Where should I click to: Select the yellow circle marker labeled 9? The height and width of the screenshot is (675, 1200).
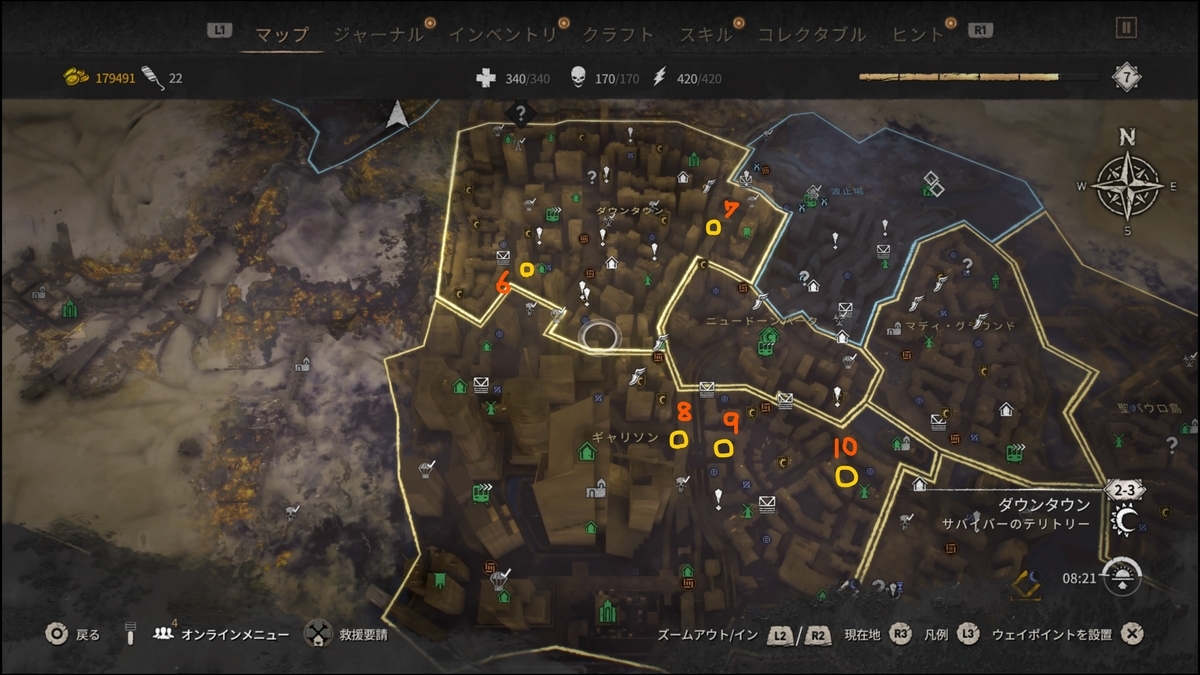pos(722,447)
